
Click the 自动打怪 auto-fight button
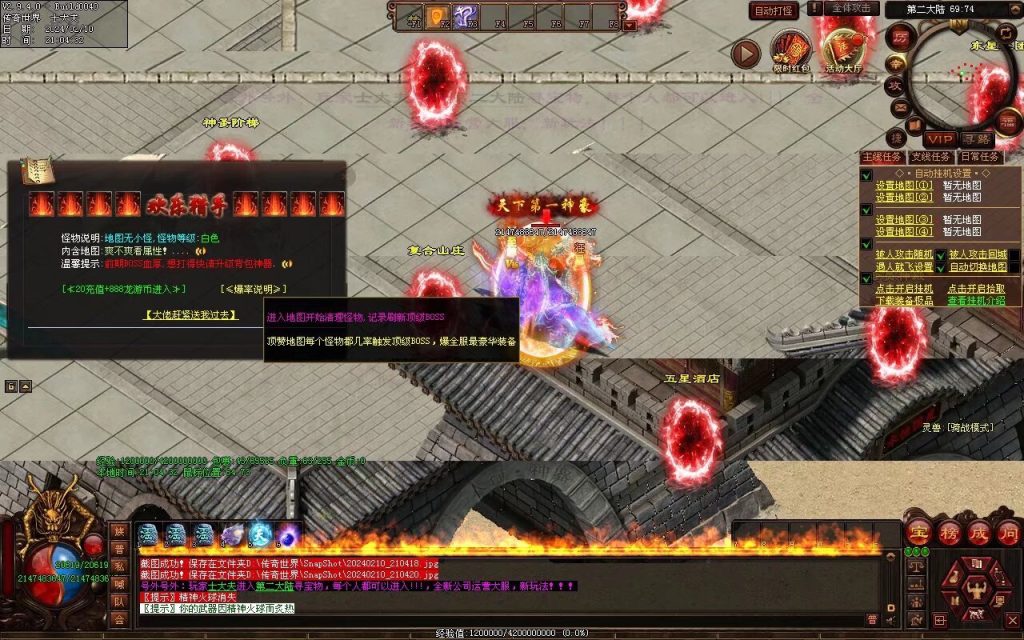[774, 11]
